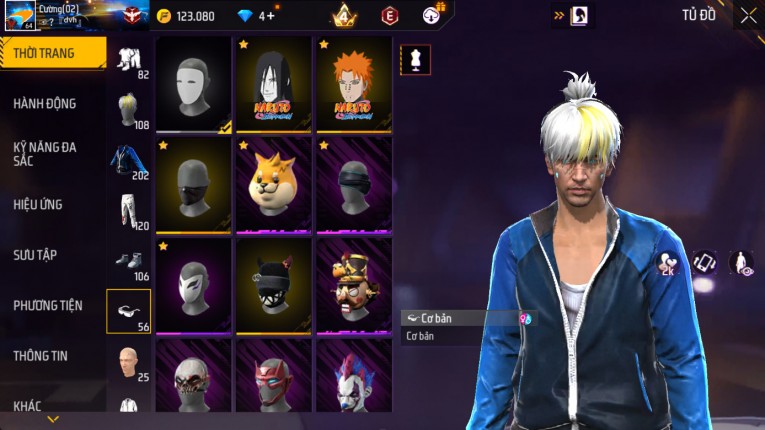Select the Shiba dog head mask

273,184
